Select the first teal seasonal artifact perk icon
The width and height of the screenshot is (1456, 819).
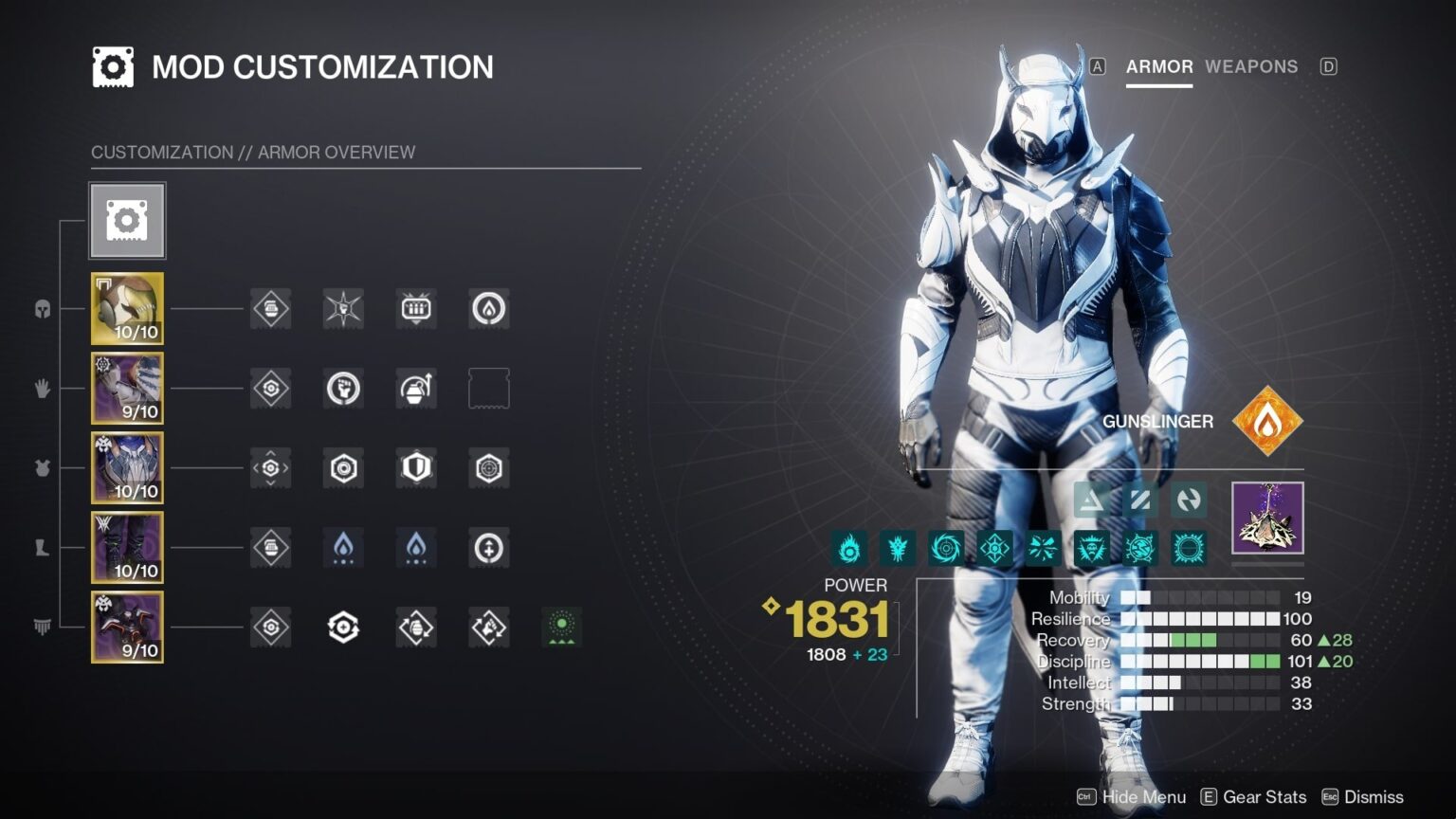pyautogui.click(x=850, y=548)
